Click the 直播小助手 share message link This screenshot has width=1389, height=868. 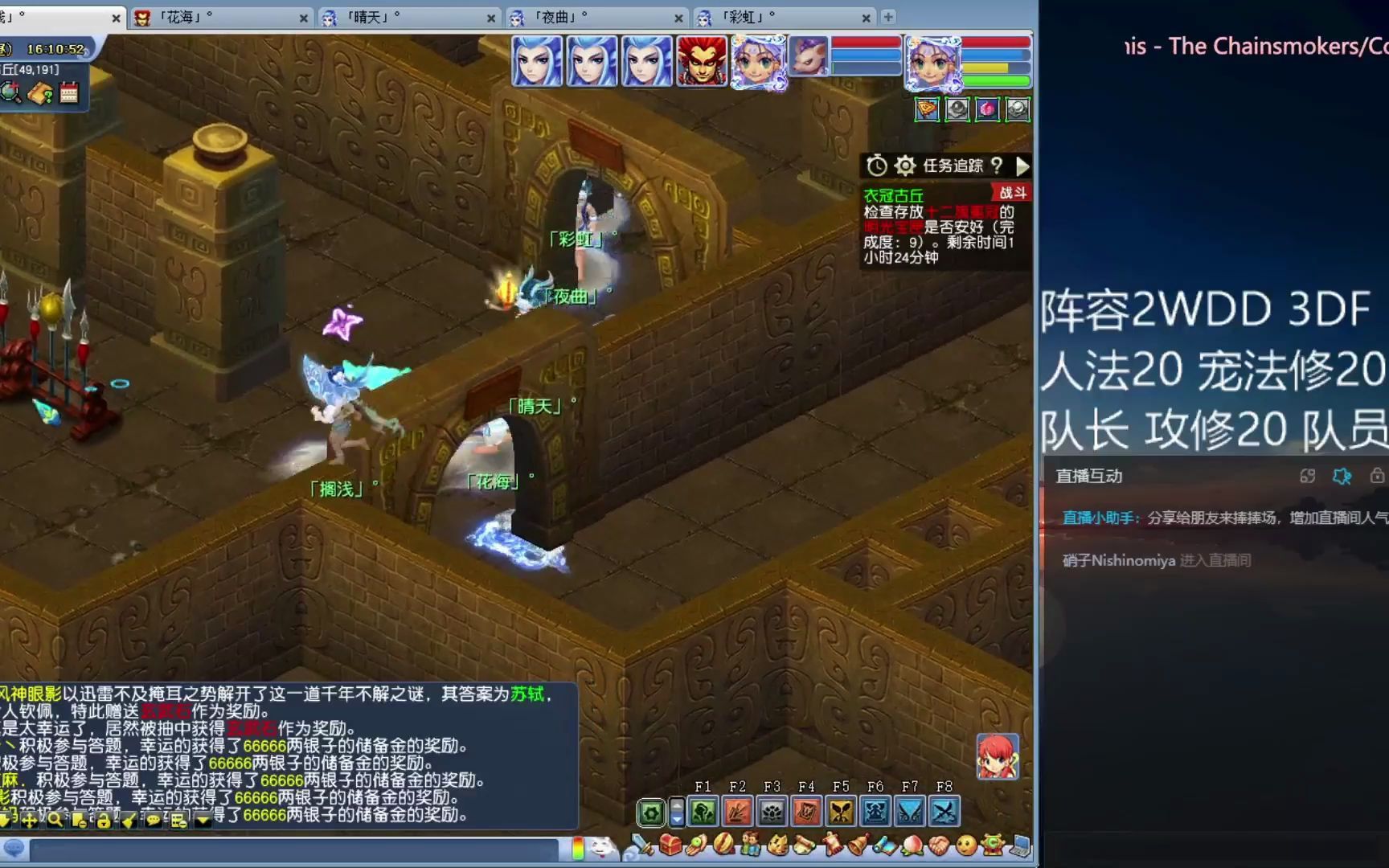pos(1096,517)
